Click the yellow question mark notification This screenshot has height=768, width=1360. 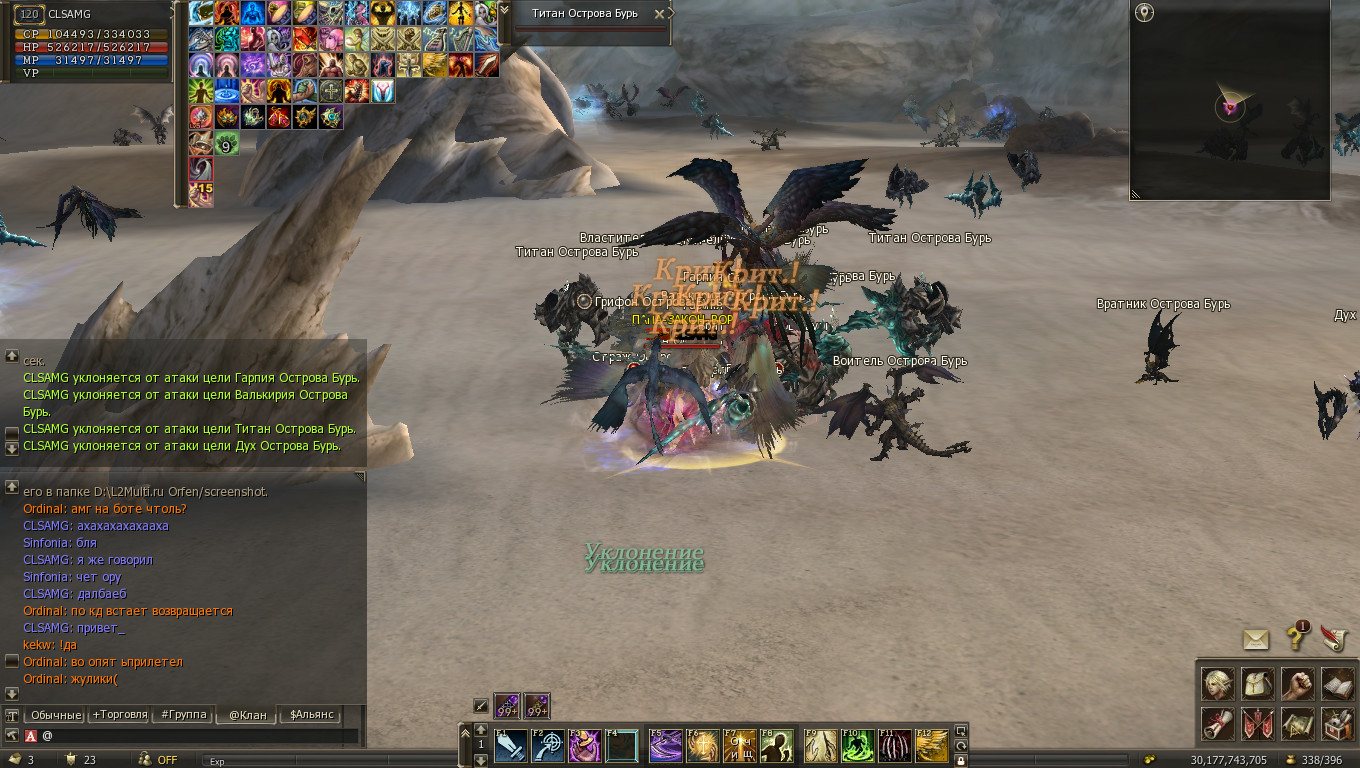tap(1297, 636)
